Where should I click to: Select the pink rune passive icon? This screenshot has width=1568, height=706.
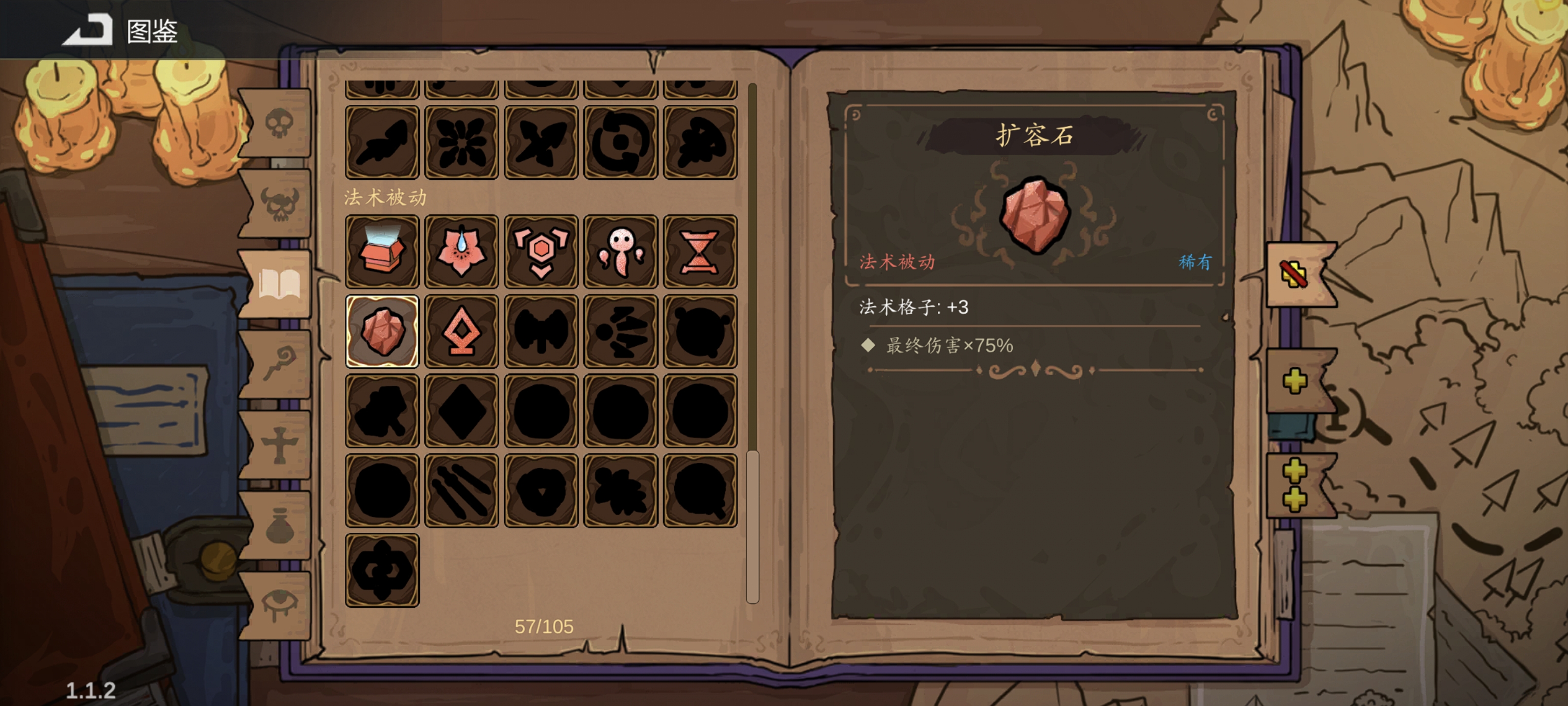[x=462, y=332]
